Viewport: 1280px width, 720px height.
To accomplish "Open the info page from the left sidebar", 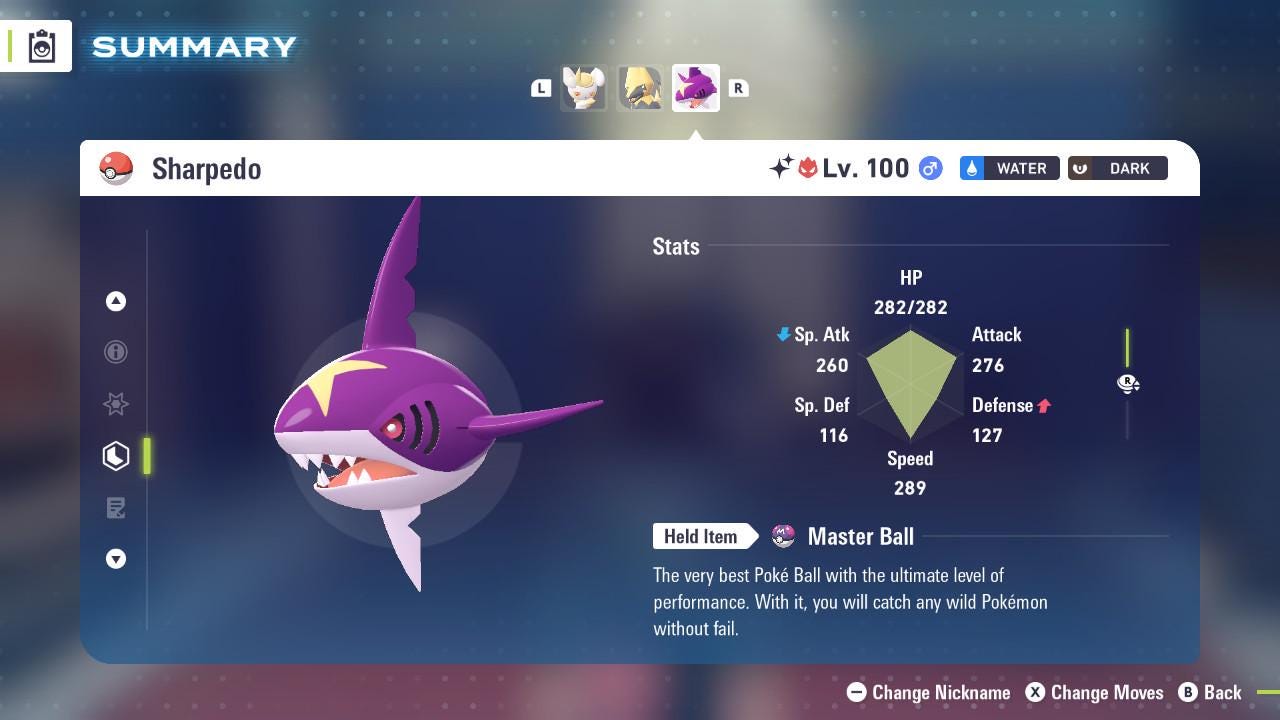I will pos(116,352).
